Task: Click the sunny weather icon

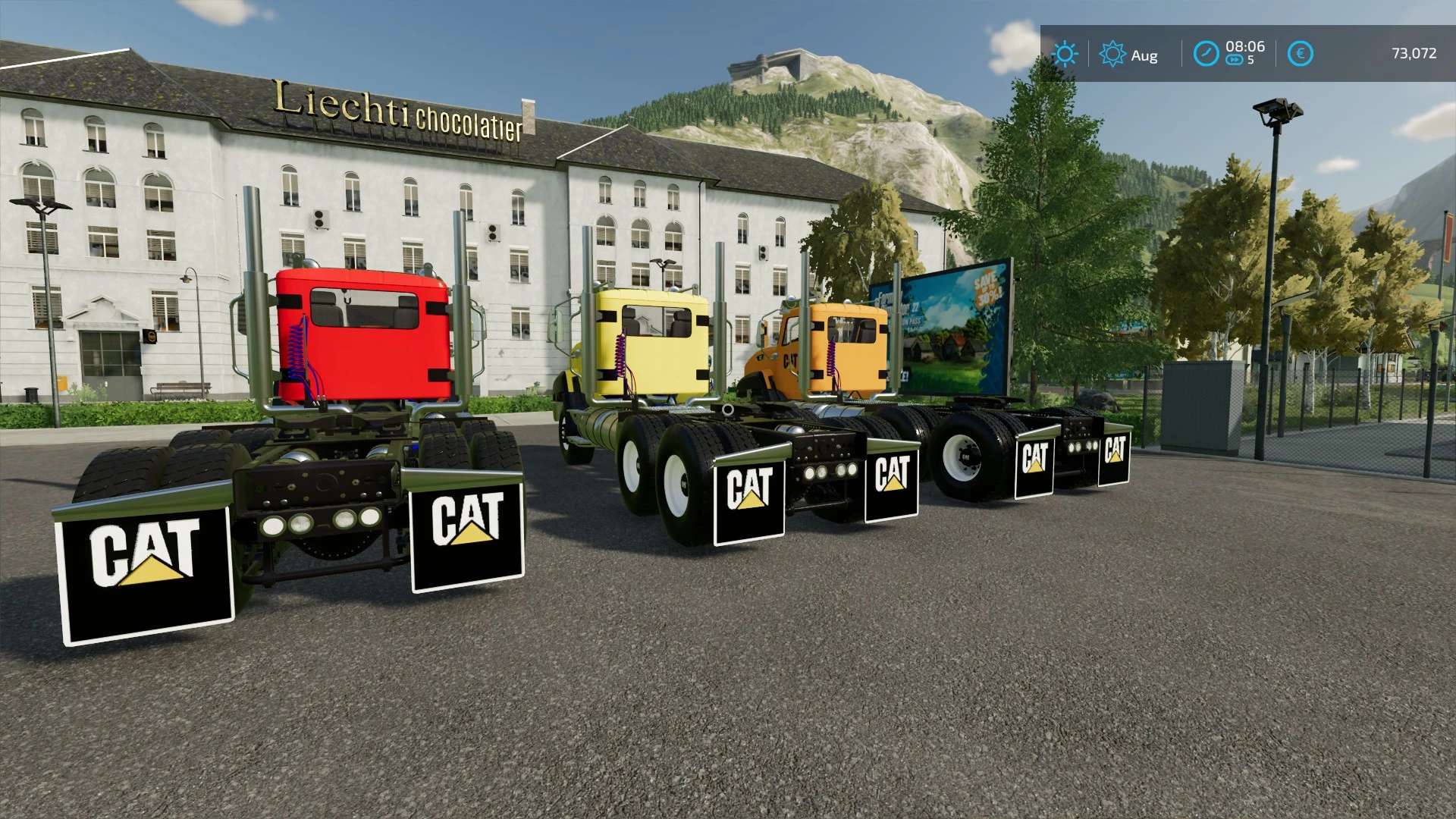Action: (1065, 54)
